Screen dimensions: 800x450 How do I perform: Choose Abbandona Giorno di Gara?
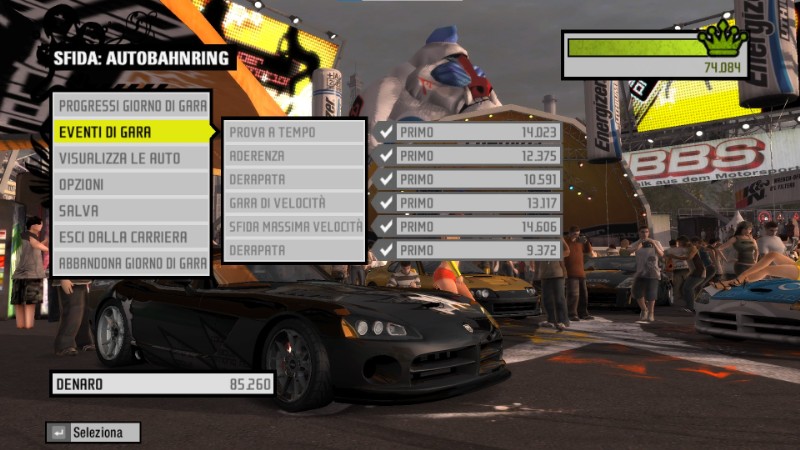[x=131, y=264]
